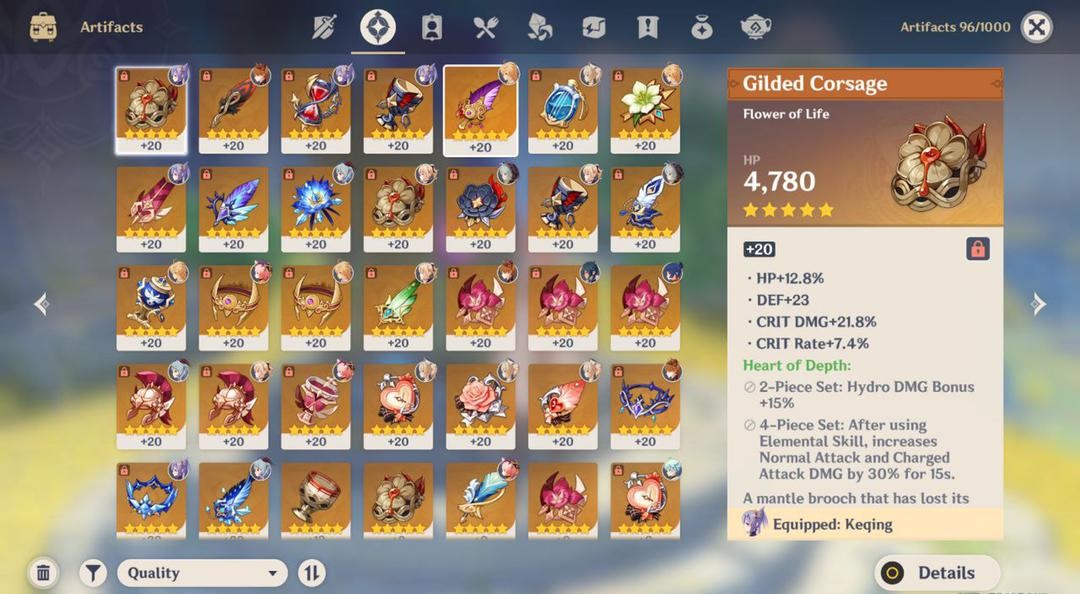1080x594 pixels.
Task: Toggle the sort order arrows
Action: (312, 573)
